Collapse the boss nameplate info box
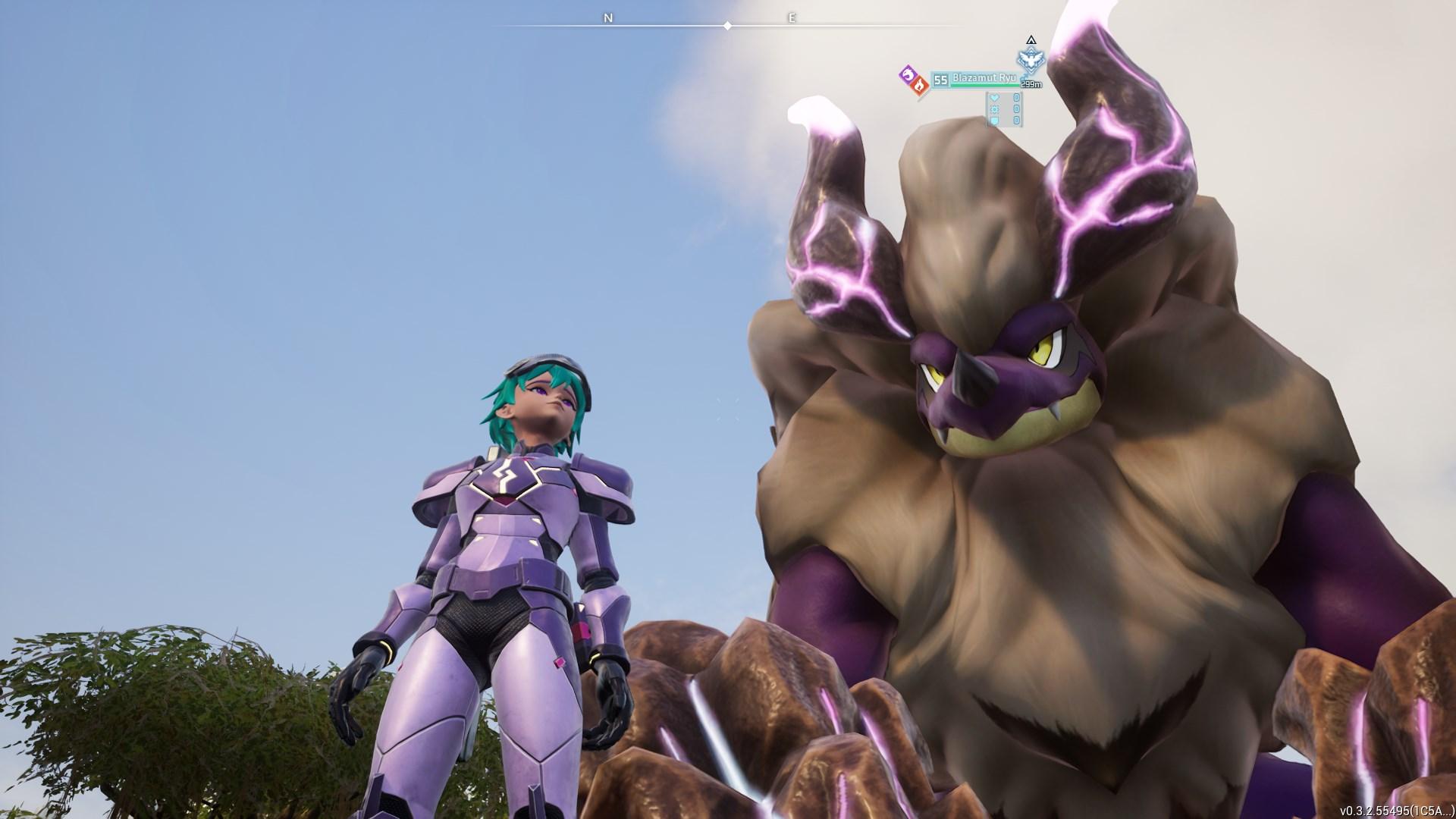1456x819 pixels. pyautogui.click(x=984, y=79)
